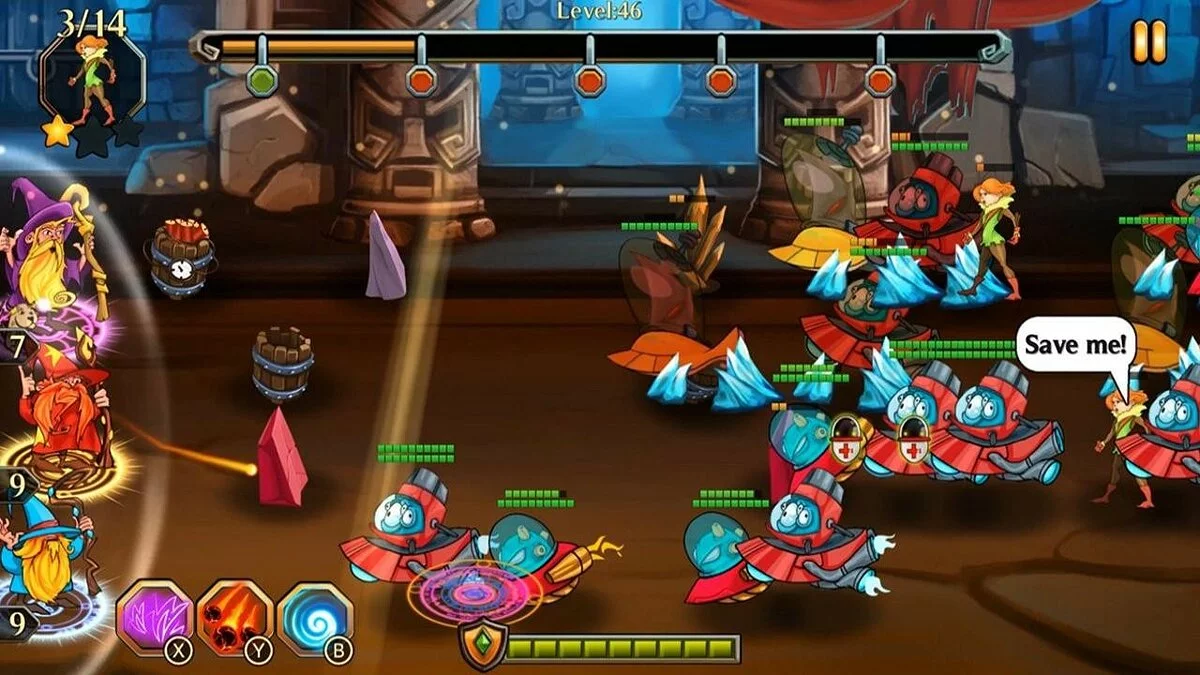This screenshot has height=675, width=1200.
Task: Click the elf rescue counter portrait
Action: click(x=92, y=82)
